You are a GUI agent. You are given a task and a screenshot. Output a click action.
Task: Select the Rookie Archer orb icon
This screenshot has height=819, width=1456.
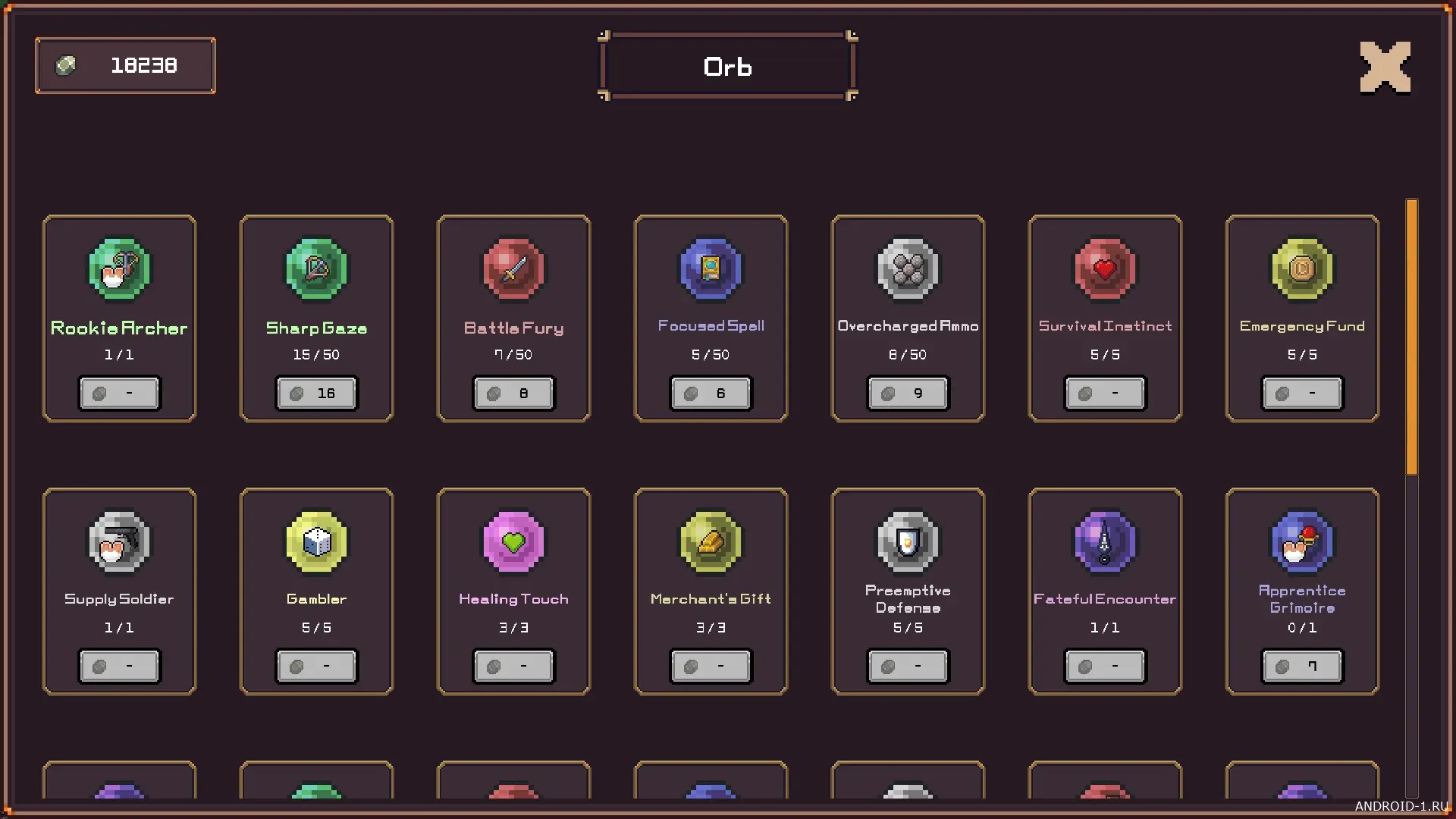click(119, 269)
